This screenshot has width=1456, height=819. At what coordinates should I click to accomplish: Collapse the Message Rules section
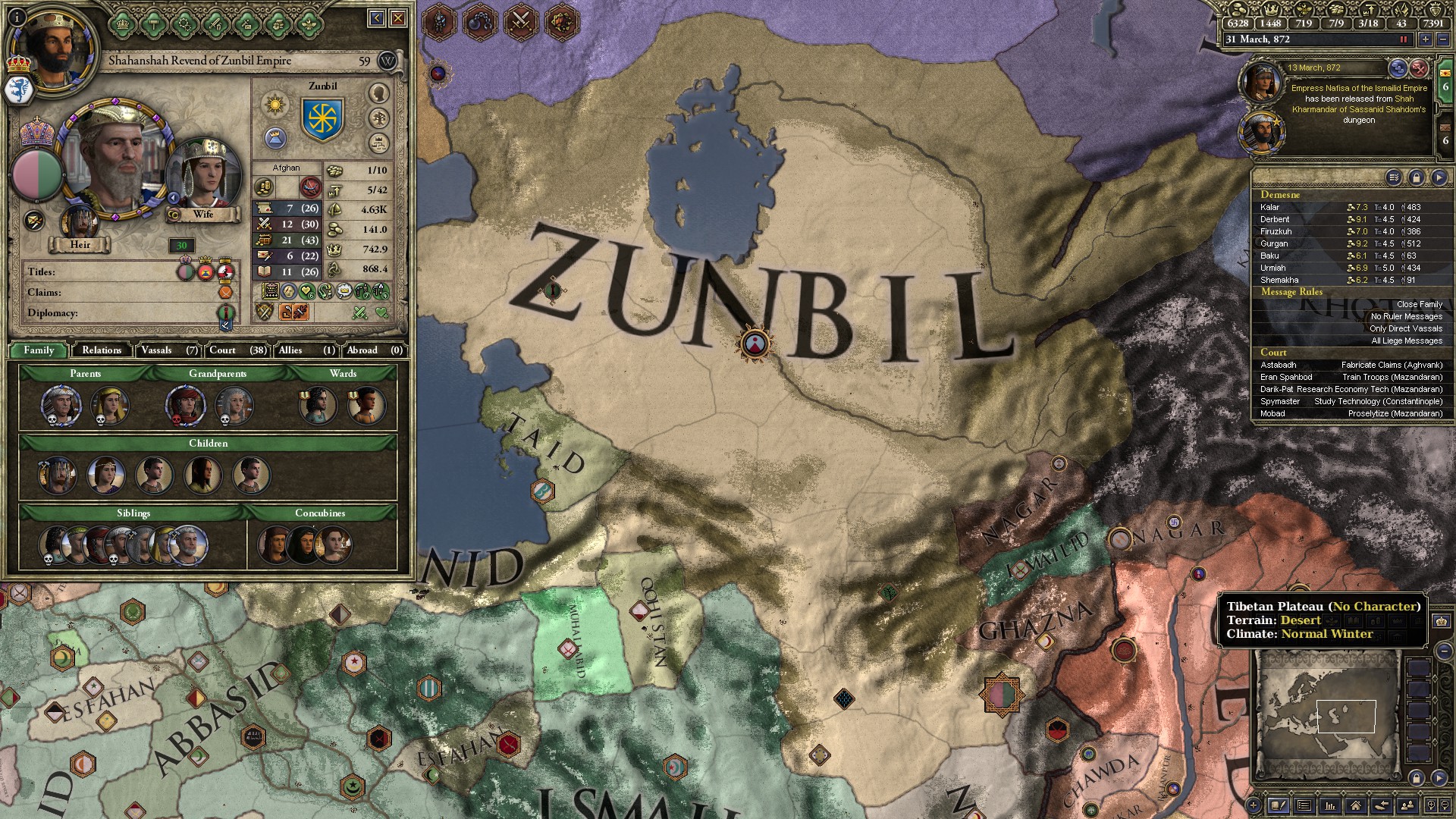click(1291, 292)
